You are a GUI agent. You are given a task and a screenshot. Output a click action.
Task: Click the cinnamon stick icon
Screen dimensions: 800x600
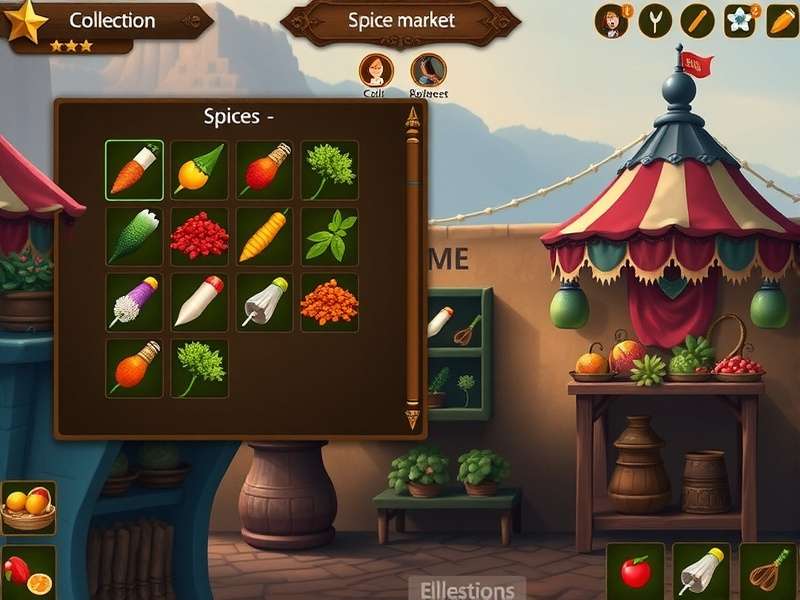click(x=697, y=21)
